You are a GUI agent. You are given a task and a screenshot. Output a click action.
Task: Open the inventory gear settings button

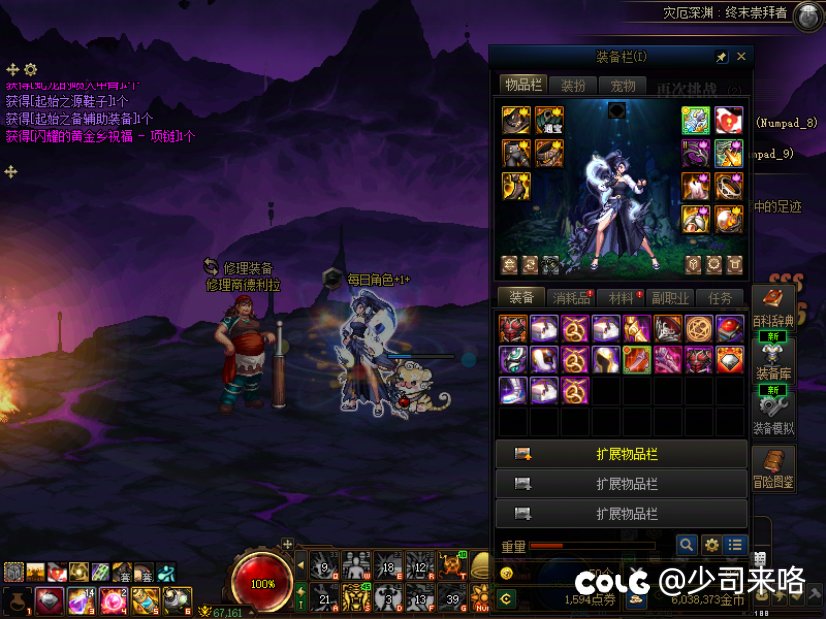click(x=711, y=545)
